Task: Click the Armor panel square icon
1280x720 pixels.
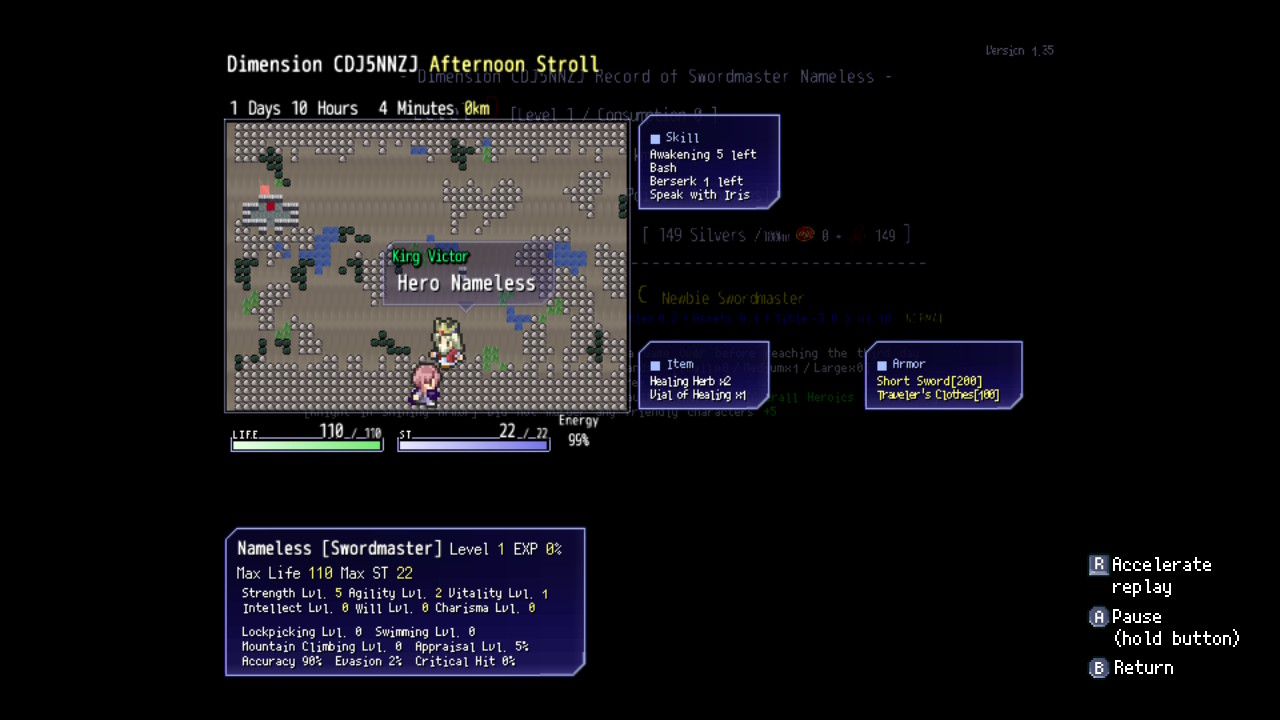Action: (881, 364)
